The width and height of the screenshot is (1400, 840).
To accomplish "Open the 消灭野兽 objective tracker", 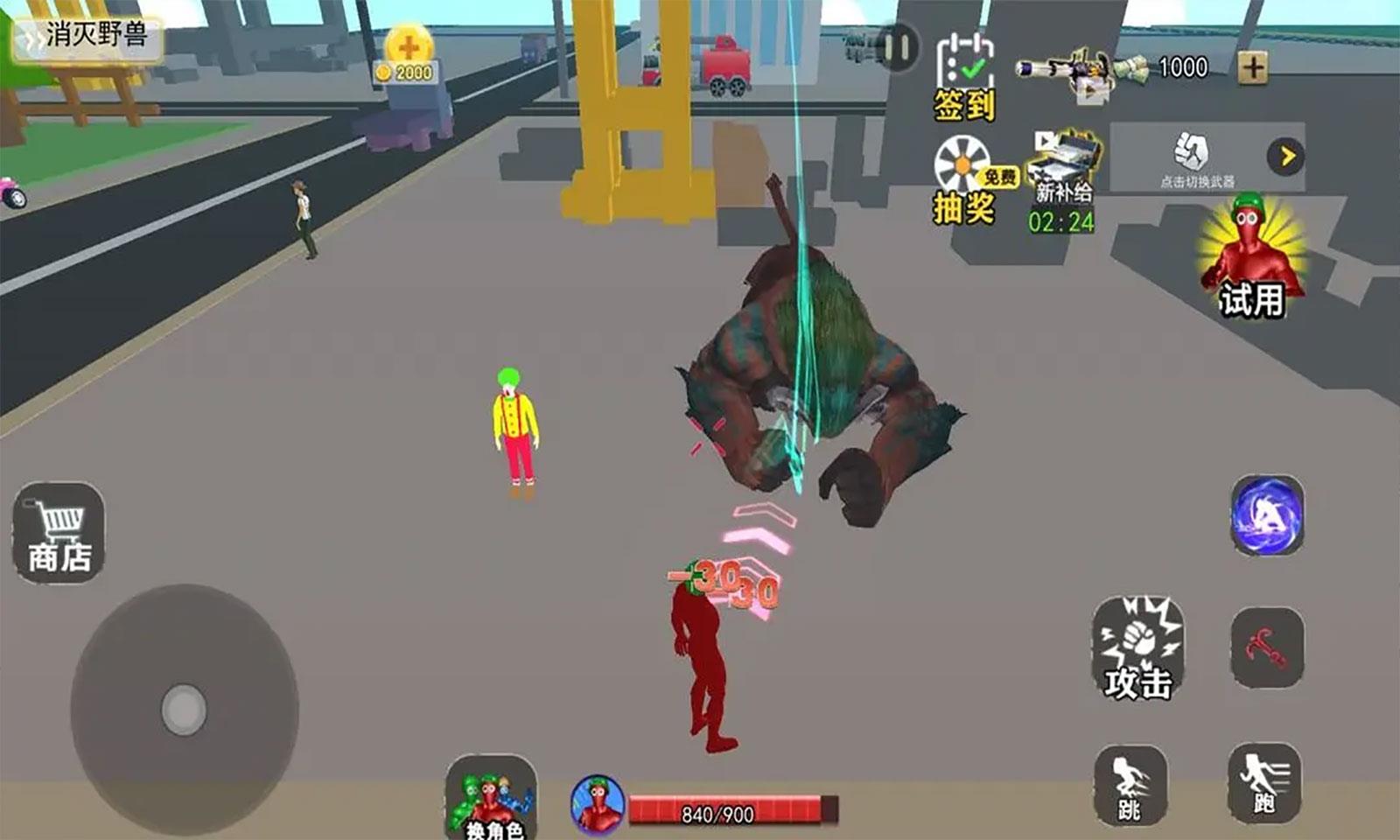I will click(87, 37).
